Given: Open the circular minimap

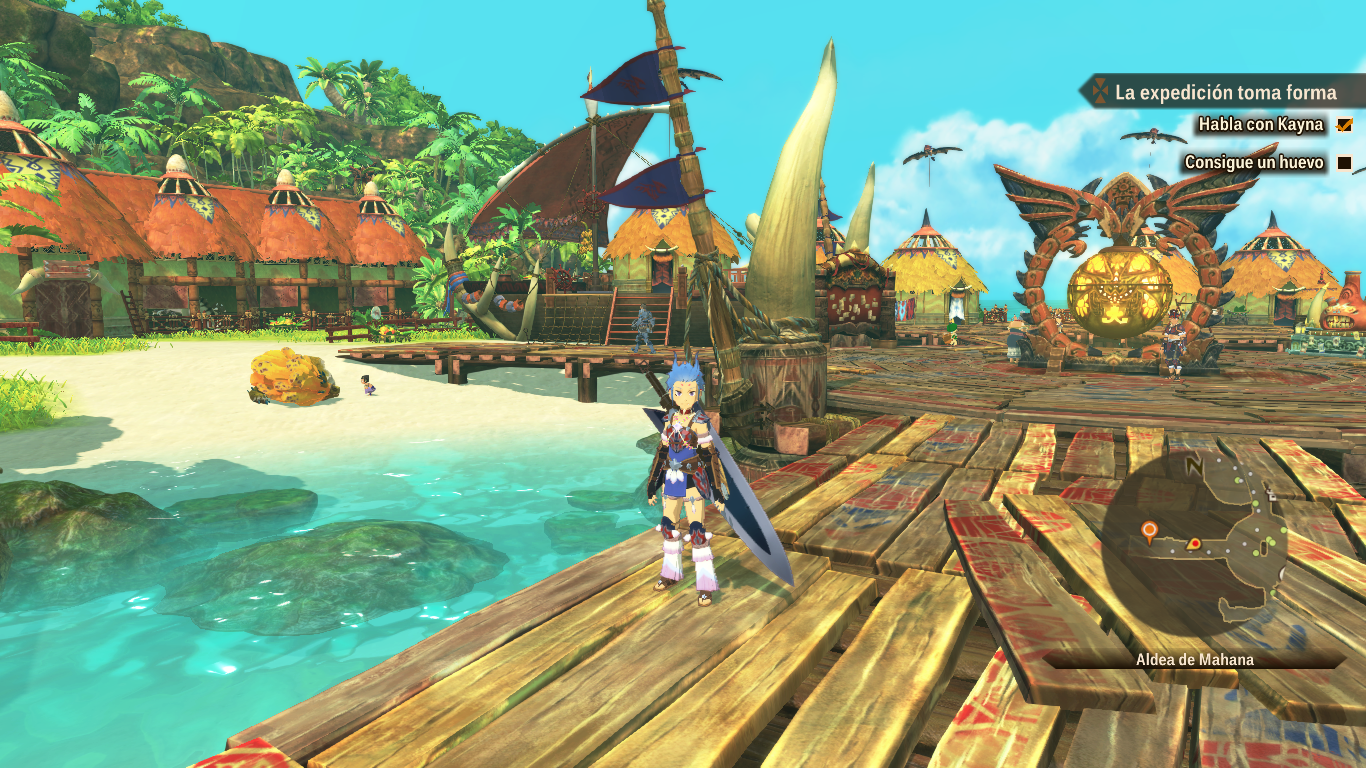Looking at the screenshot, I should [x=1194, y=541].
